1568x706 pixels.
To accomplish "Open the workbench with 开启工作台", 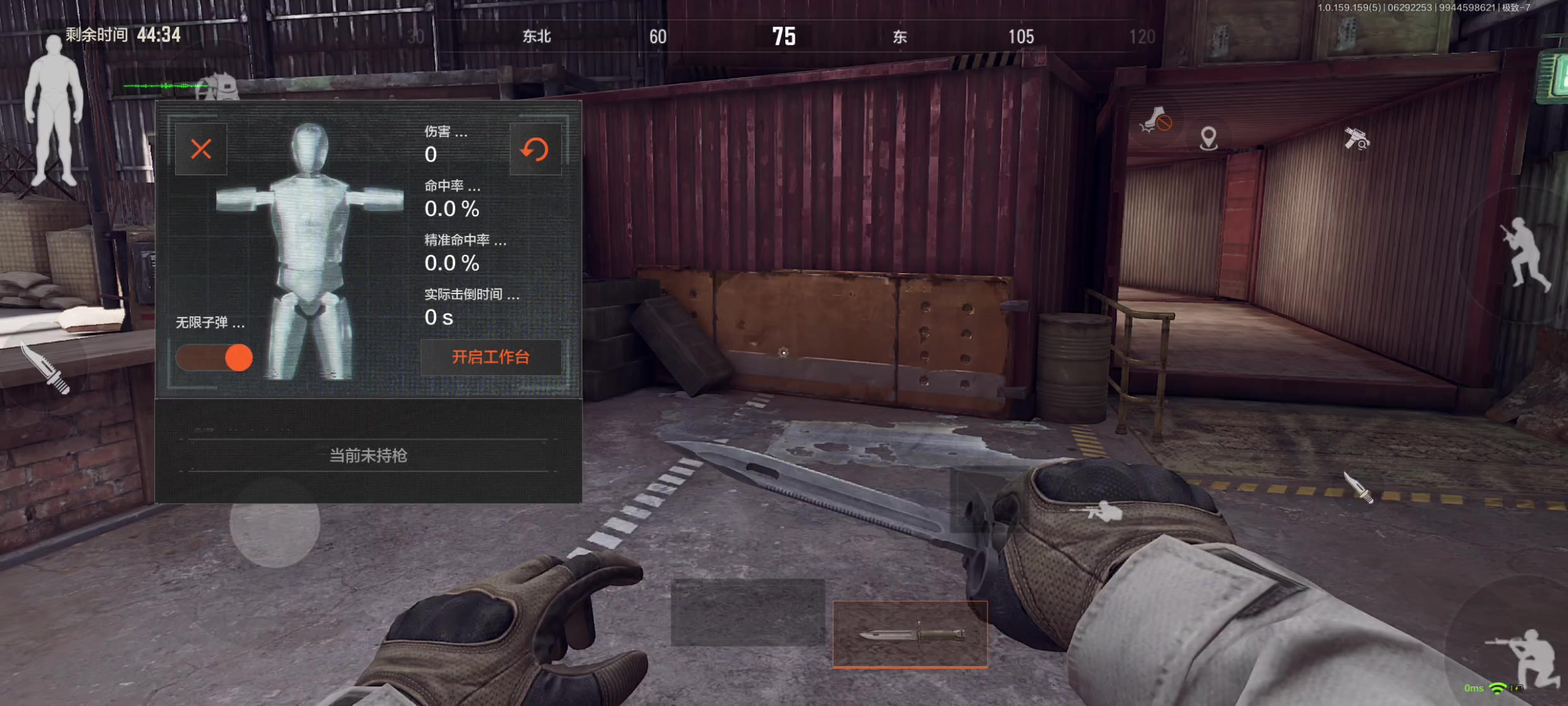I will pyautogui.click(x=491, y=357).
